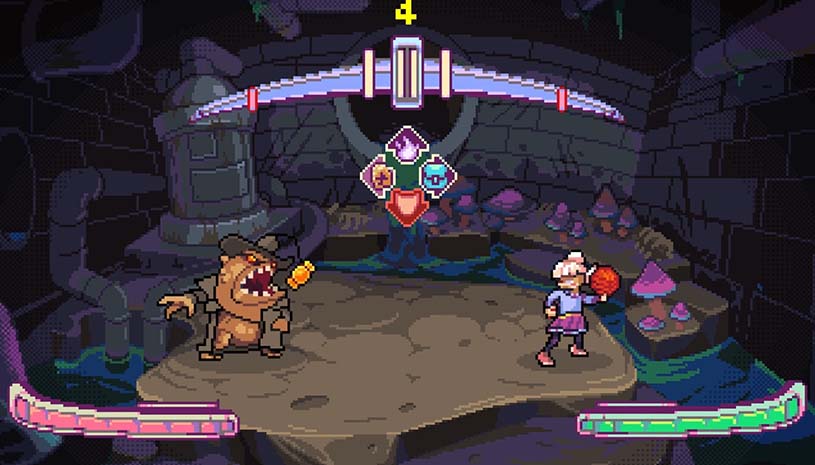Select the purple flame action icon
Viewport: 815px width, 465px height.
407,148
